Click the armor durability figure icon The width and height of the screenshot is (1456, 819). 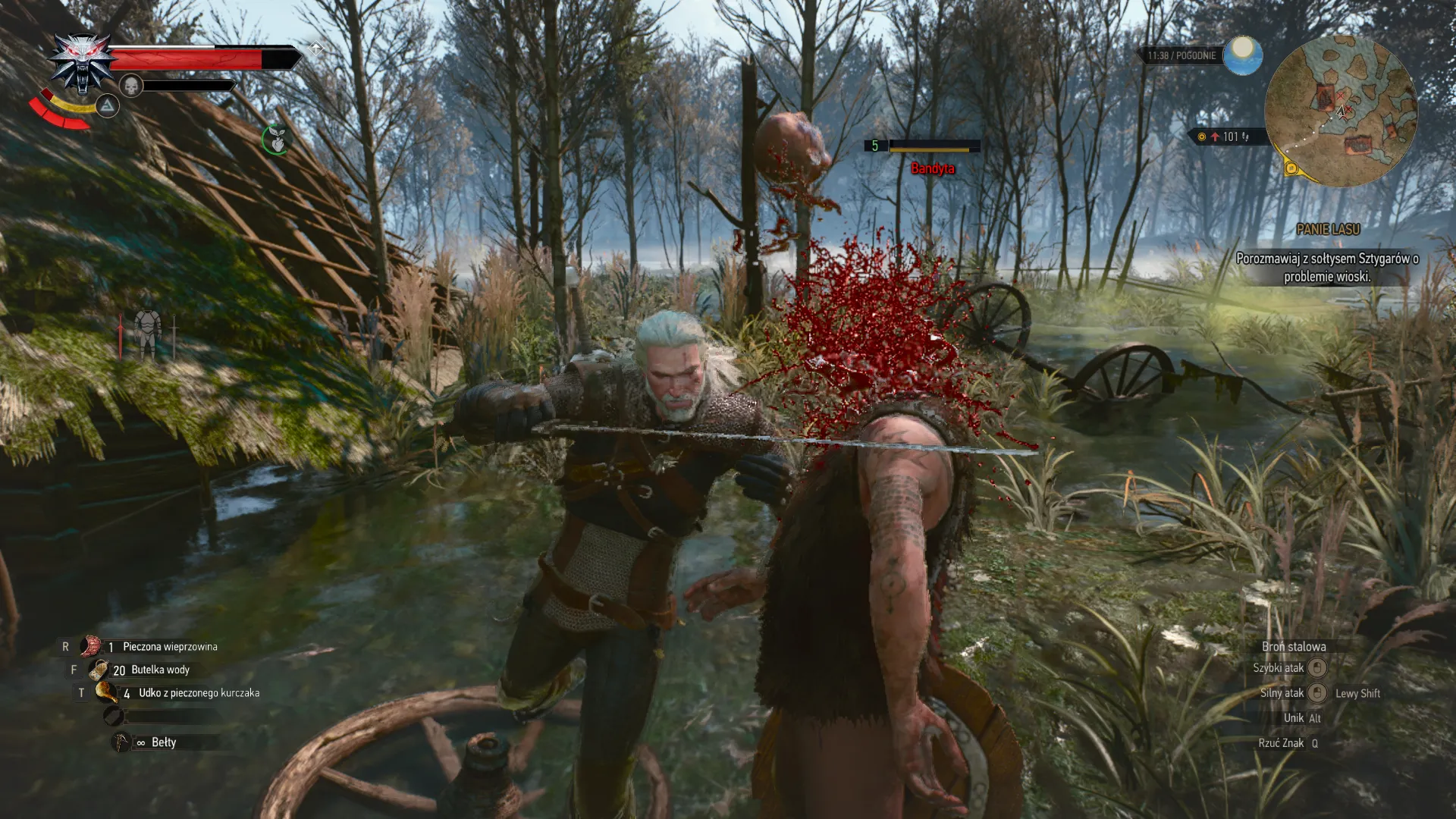pyautogui.click(x=147, y=334)
